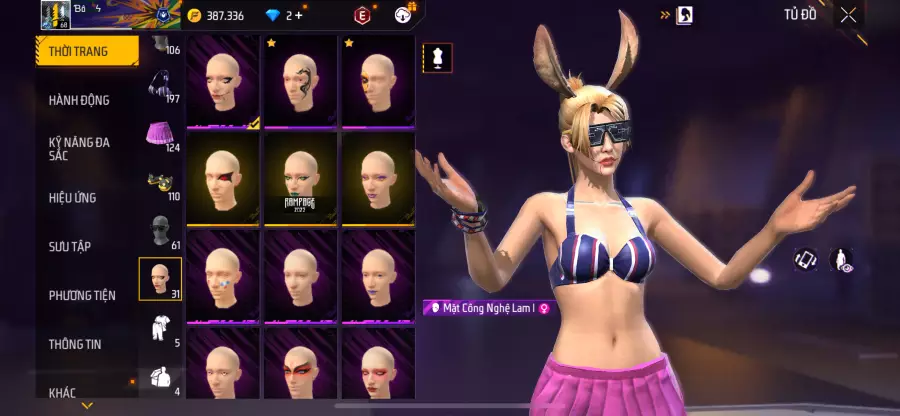The width and height of the screenshot is (900, 416).
Task: Pick the black dragon tattoo face paint
Action: [301, 82]
